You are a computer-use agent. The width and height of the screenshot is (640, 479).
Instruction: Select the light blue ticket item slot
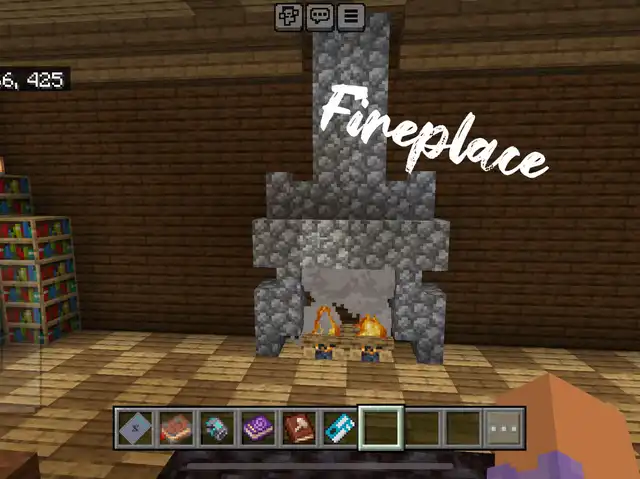[340, 428]
